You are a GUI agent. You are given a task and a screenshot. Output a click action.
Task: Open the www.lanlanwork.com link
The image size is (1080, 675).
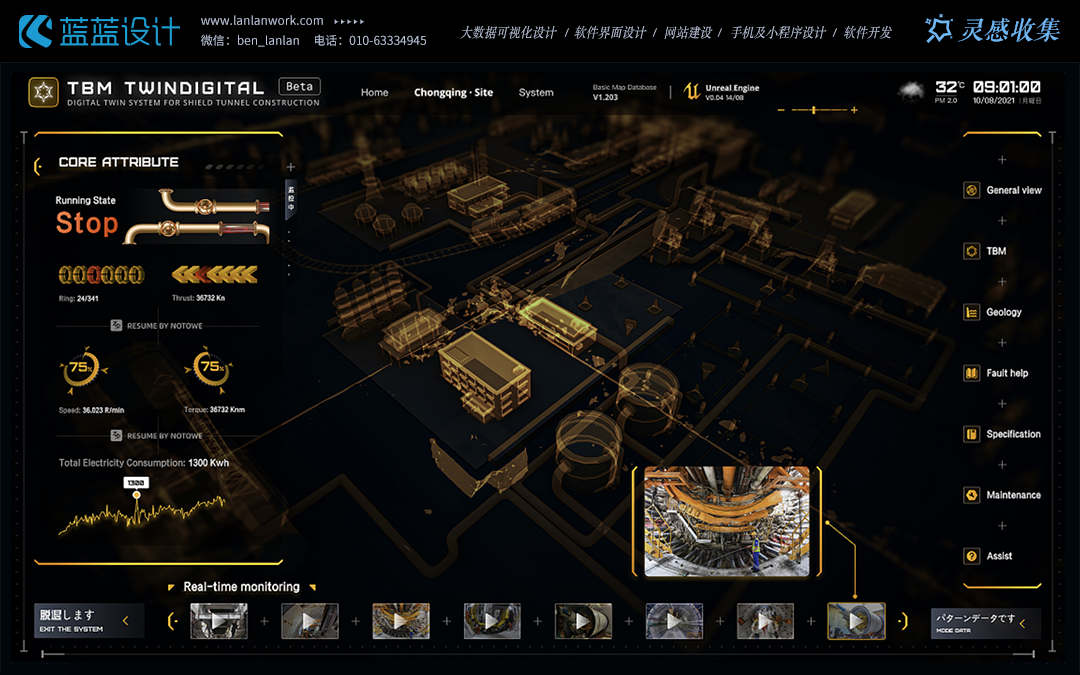(262, 21)
